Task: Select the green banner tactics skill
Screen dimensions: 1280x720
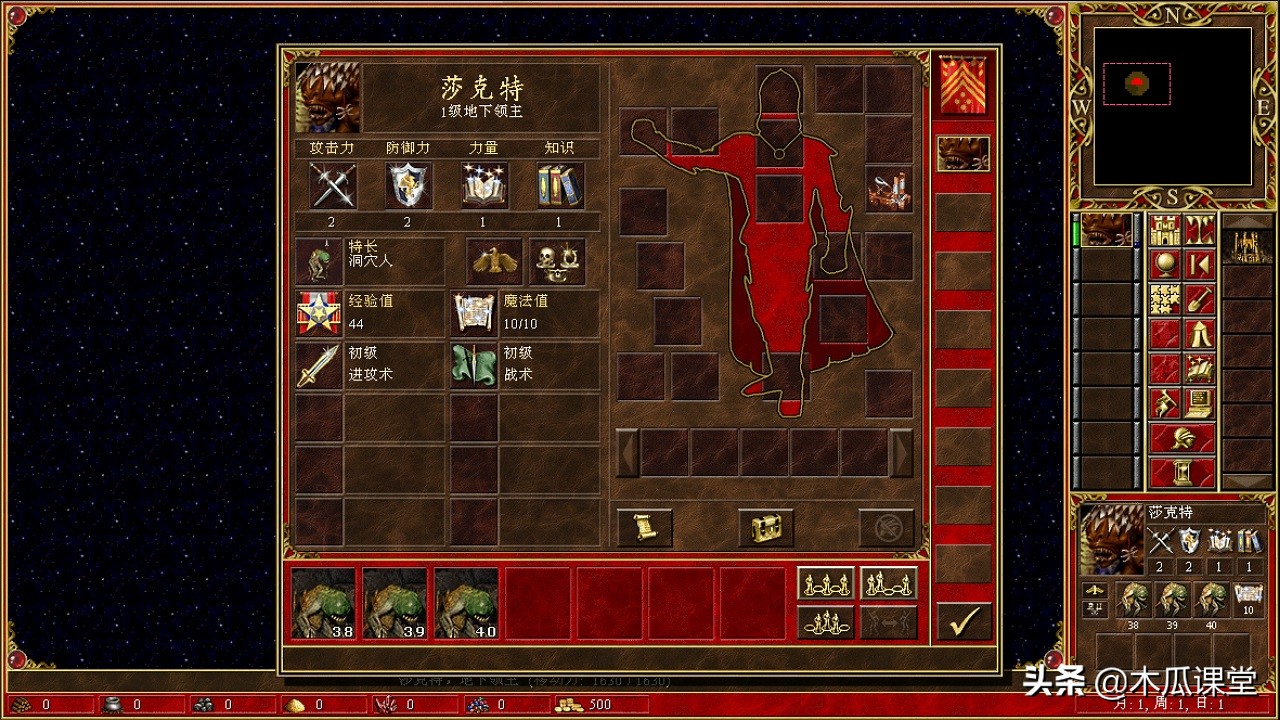Action: click(x=474, y=366)
